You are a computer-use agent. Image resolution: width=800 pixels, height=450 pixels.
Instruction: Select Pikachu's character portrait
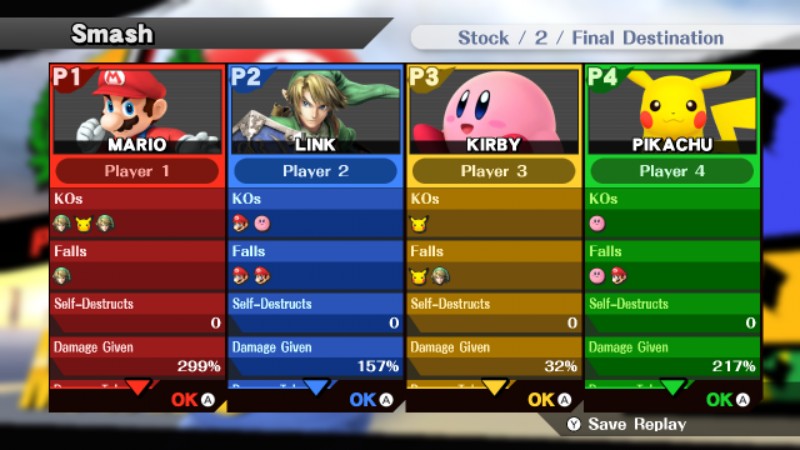pos(671,108)
